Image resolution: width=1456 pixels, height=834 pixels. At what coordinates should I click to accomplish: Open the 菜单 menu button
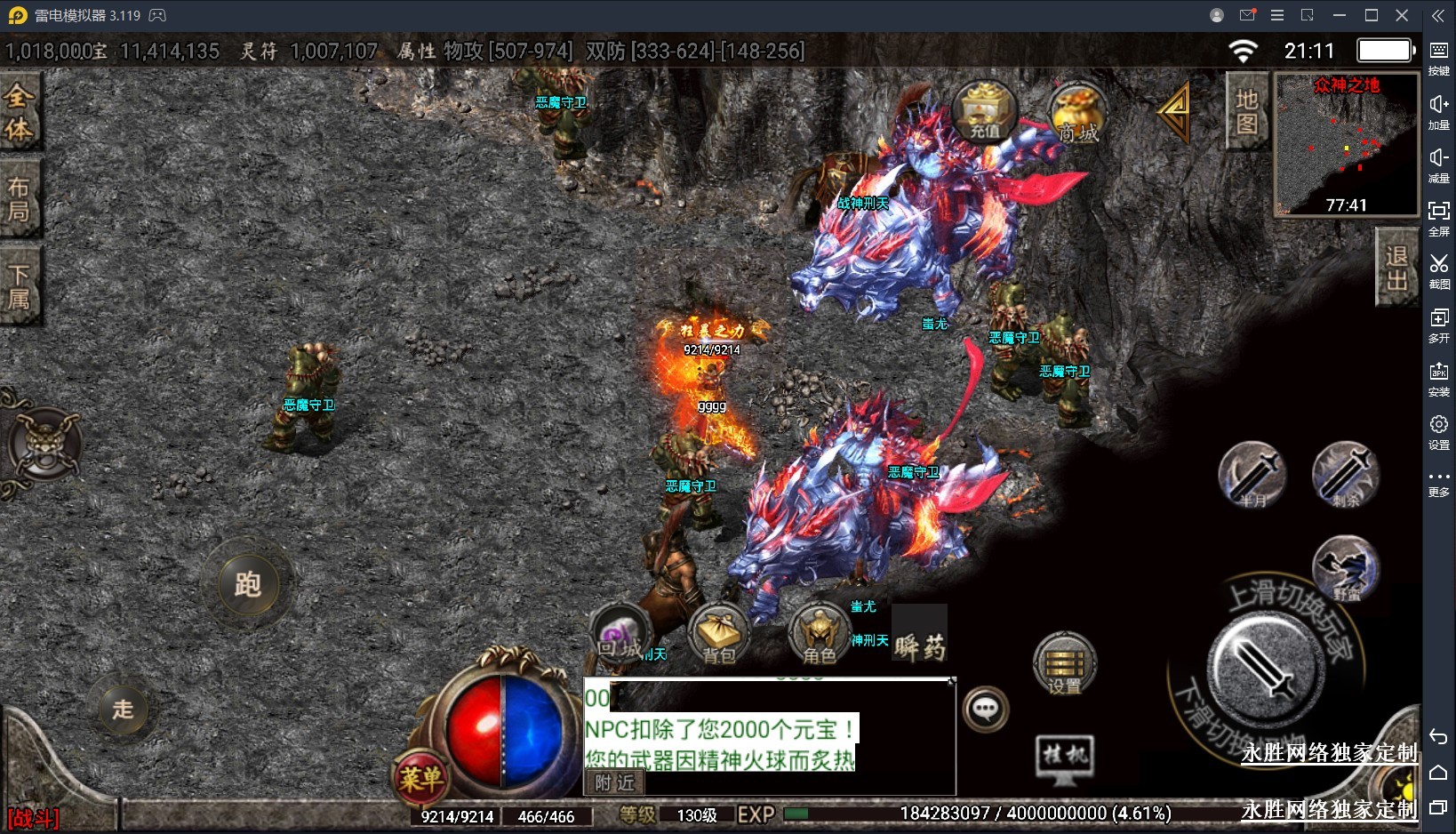(420, 779)
